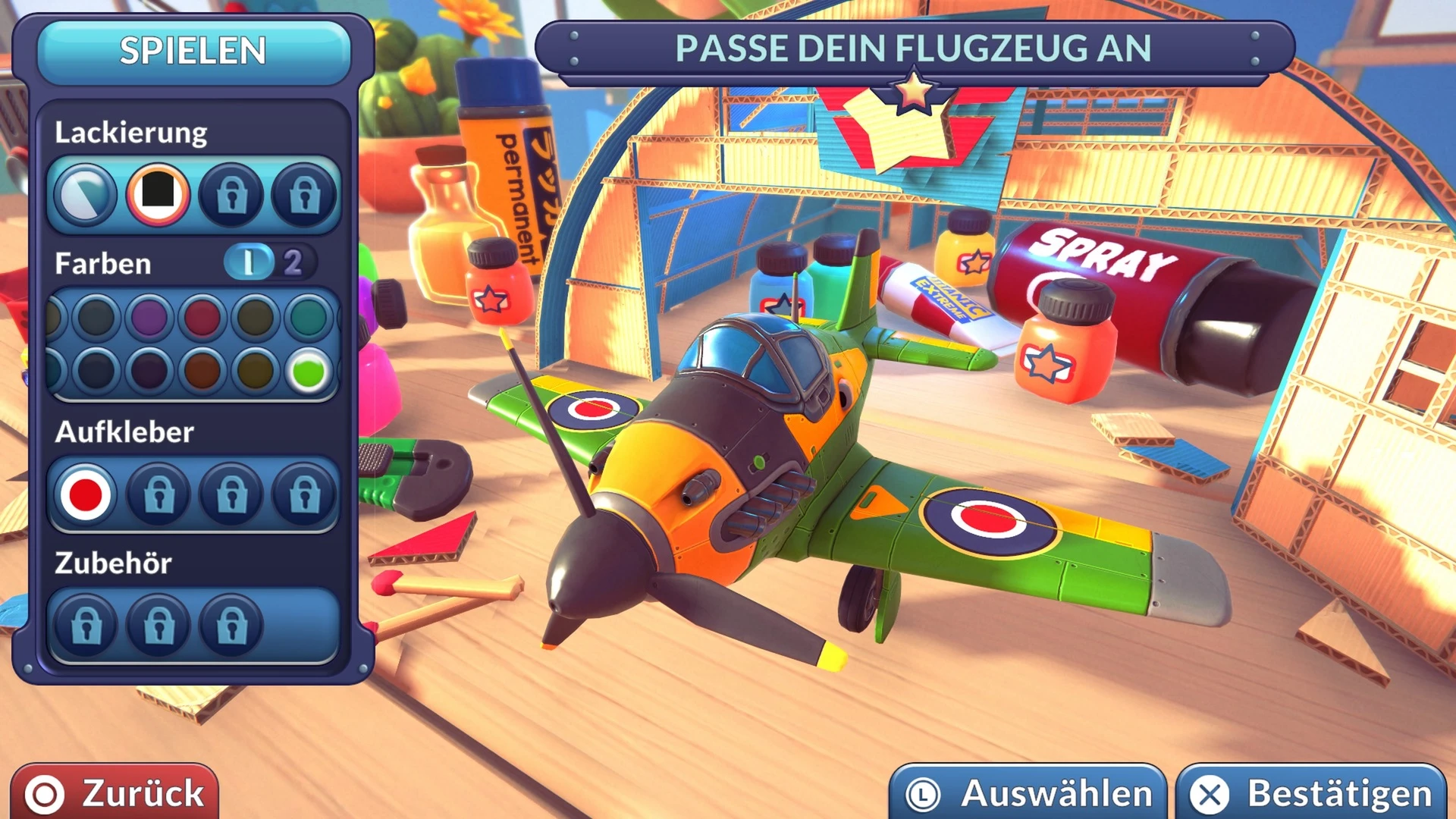Viewport: 1456px width, 819px height.
Task: Choose the black square paint job
Action: pos(158,194)
